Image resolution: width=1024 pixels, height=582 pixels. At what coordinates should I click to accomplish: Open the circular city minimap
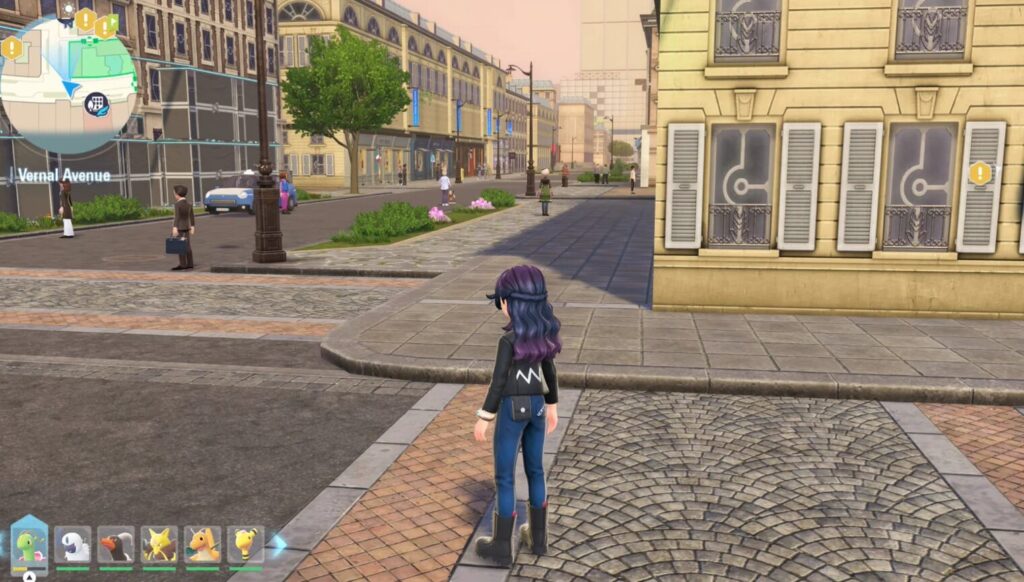coord(68,85)
